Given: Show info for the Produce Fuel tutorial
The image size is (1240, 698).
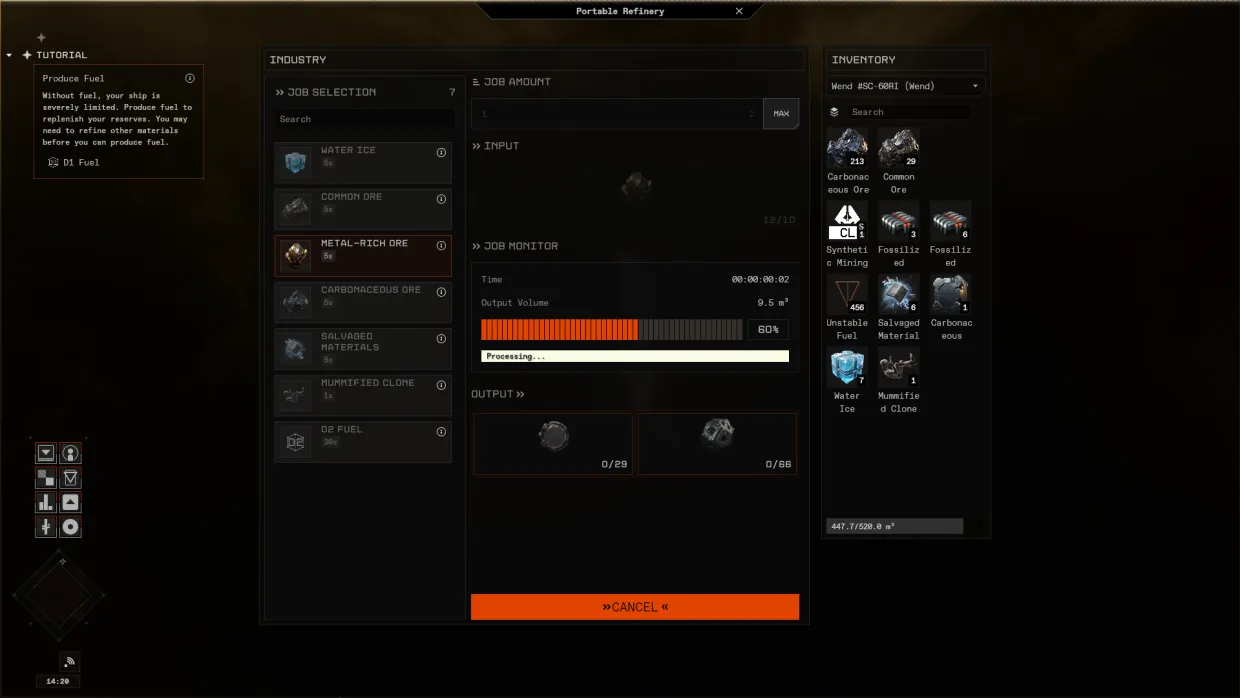Looking at the screenshot, I should click(190, 78).
